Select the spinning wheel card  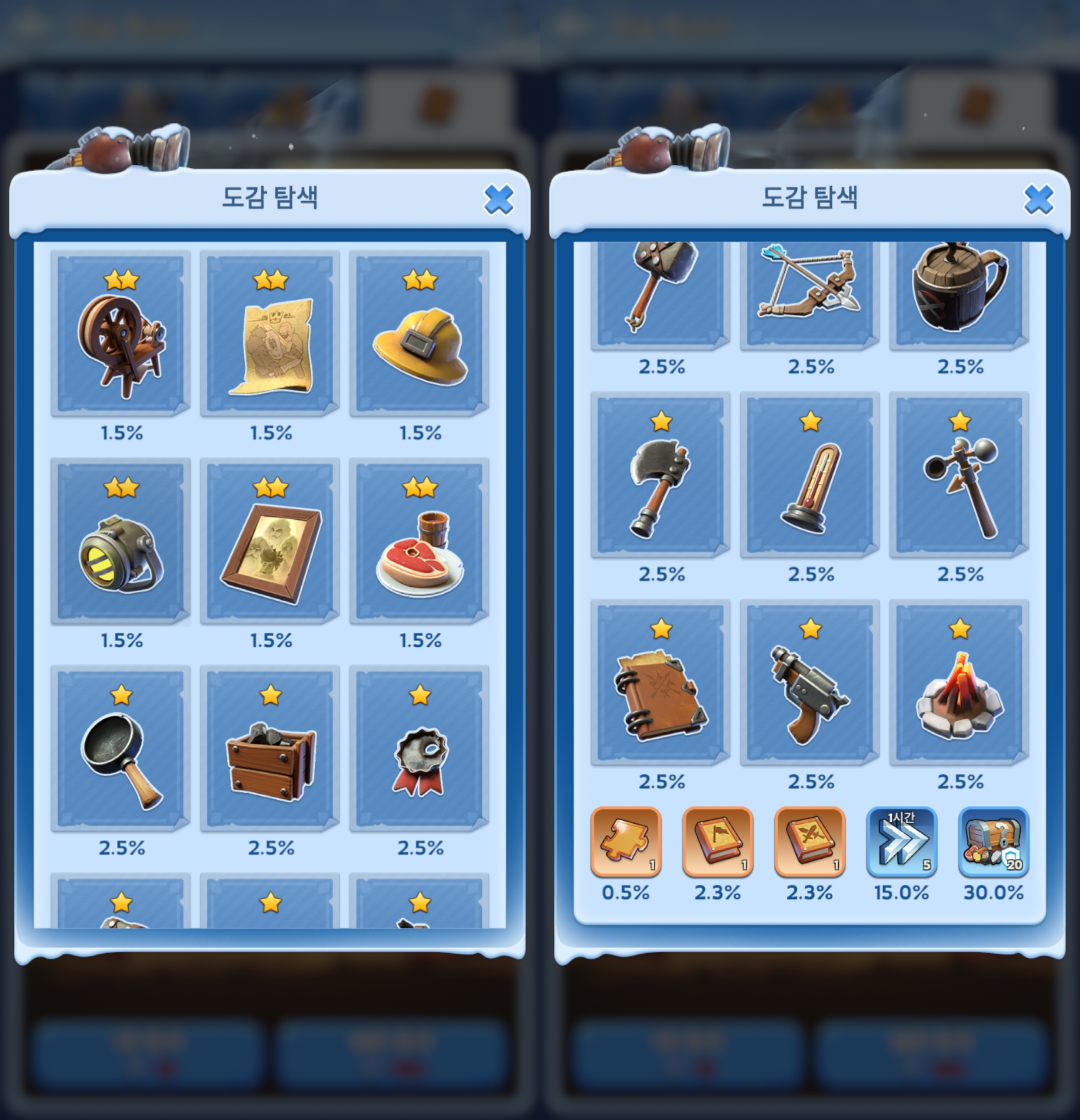[x=120, y=333]
